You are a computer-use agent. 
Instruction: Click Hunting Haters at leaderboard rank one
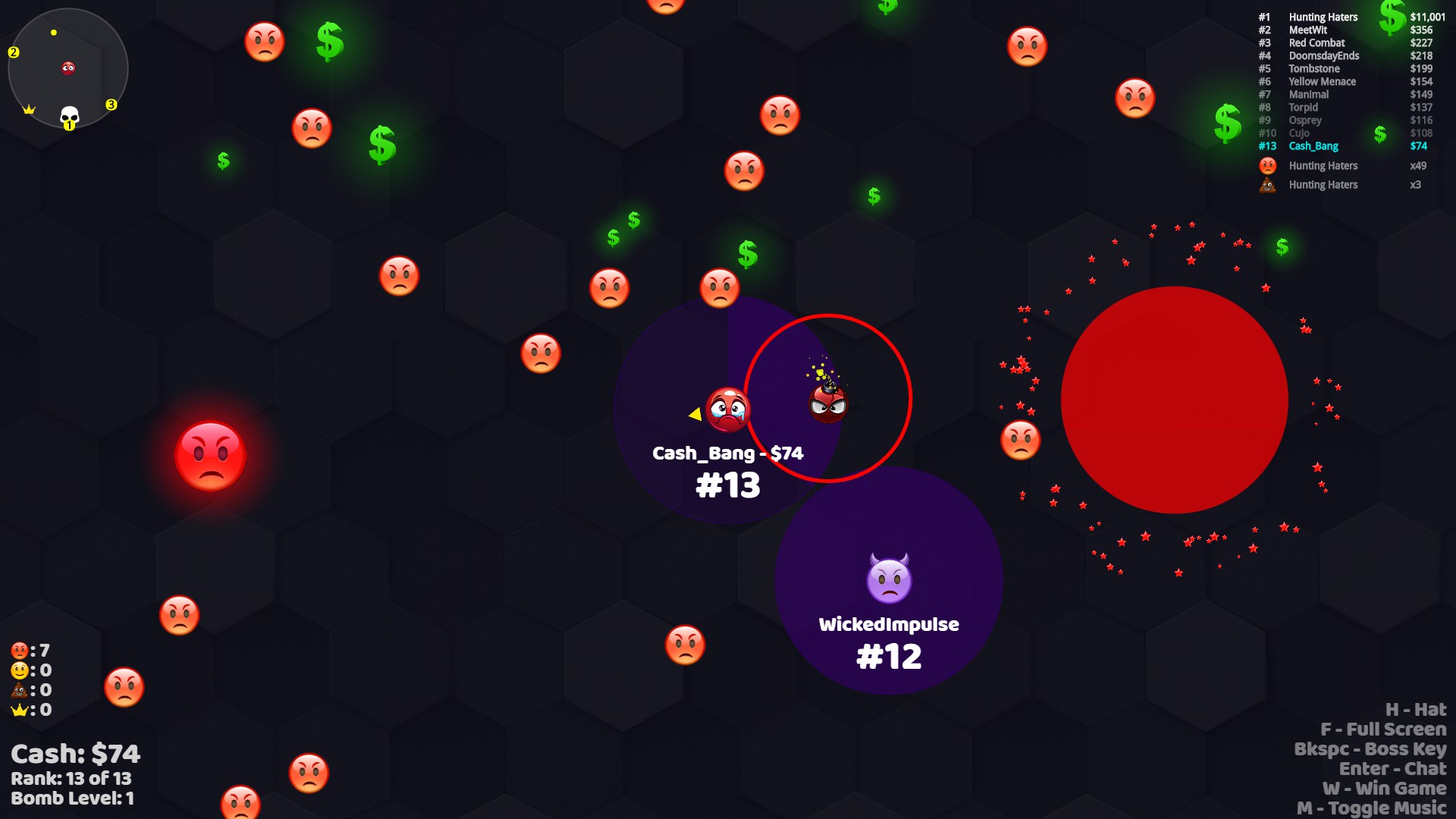click(1322, 17)
